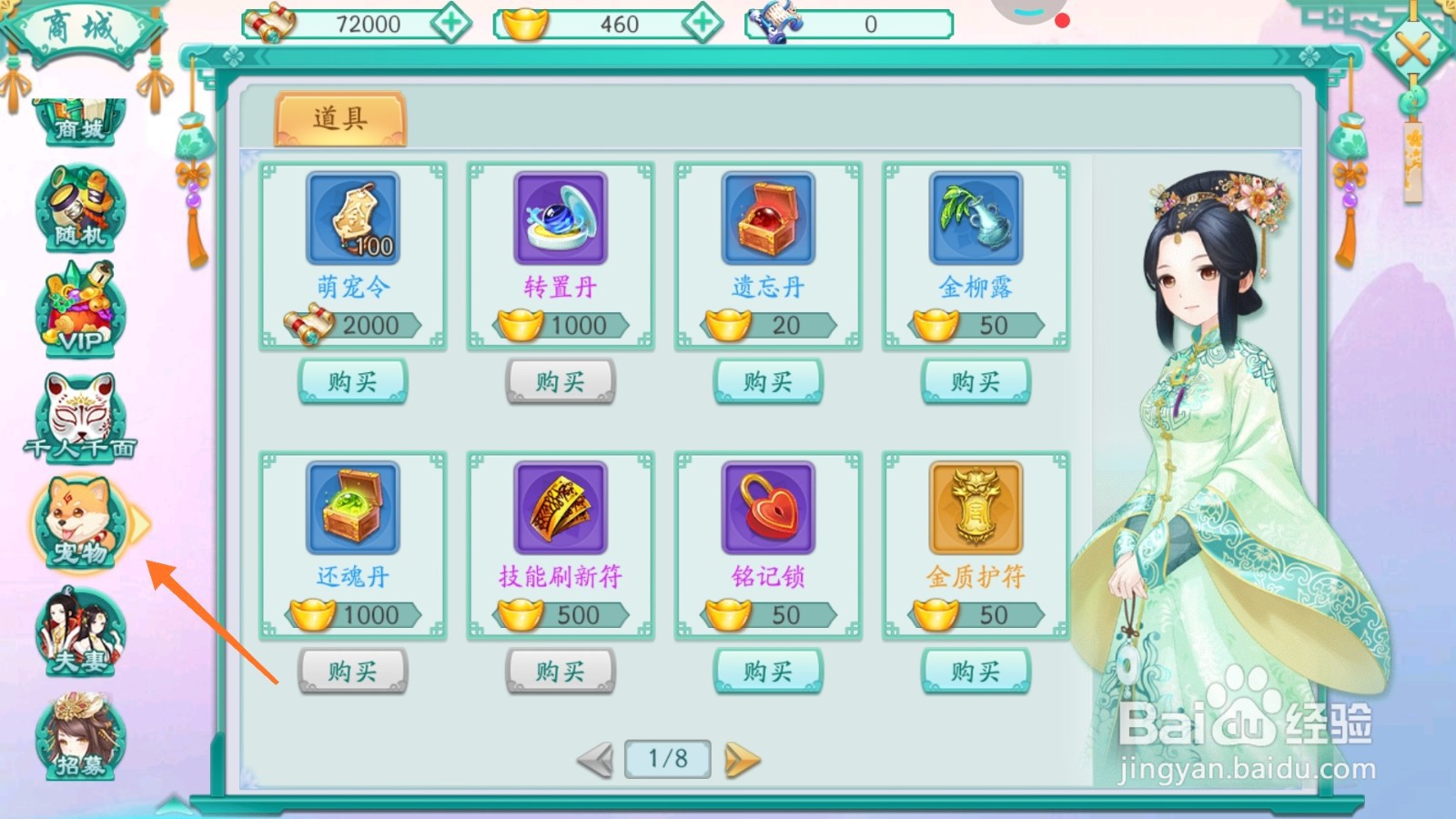Click the page indicator showing 1/8
This screenshot has width=1456, height=819.
666,757
